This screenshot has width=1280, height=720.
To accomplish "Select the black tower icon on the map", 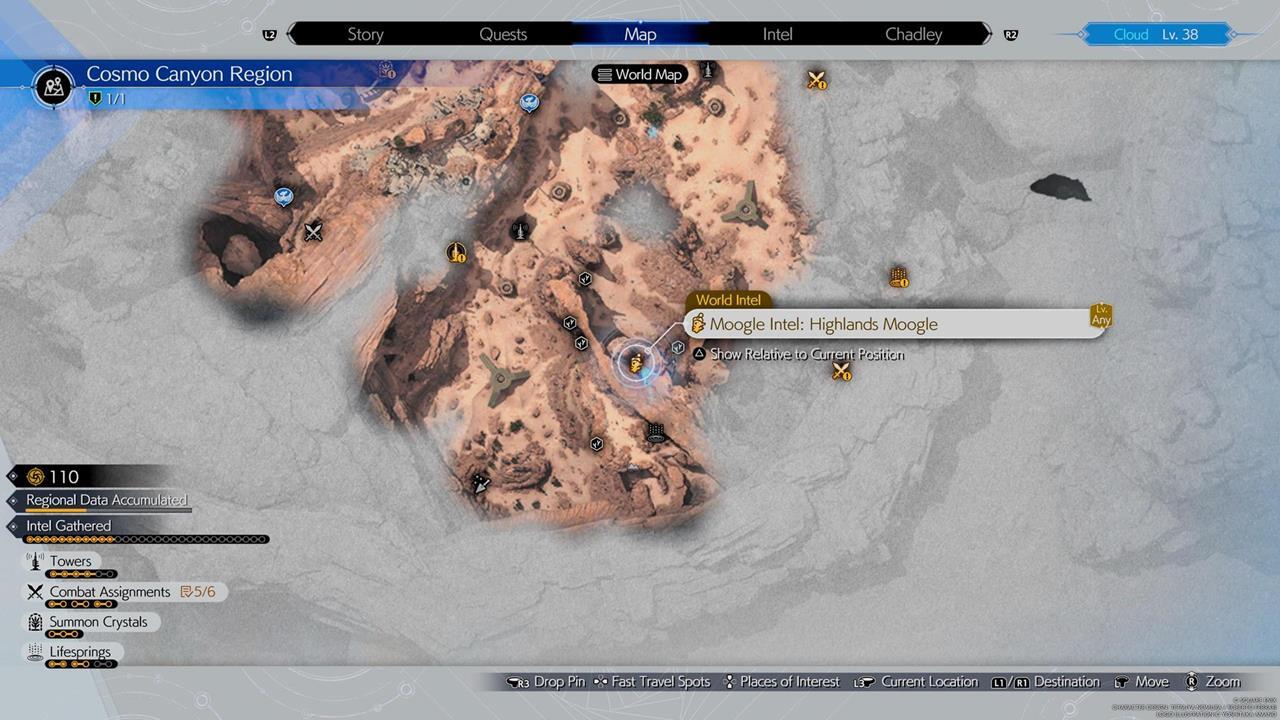I will pos(520,230).
